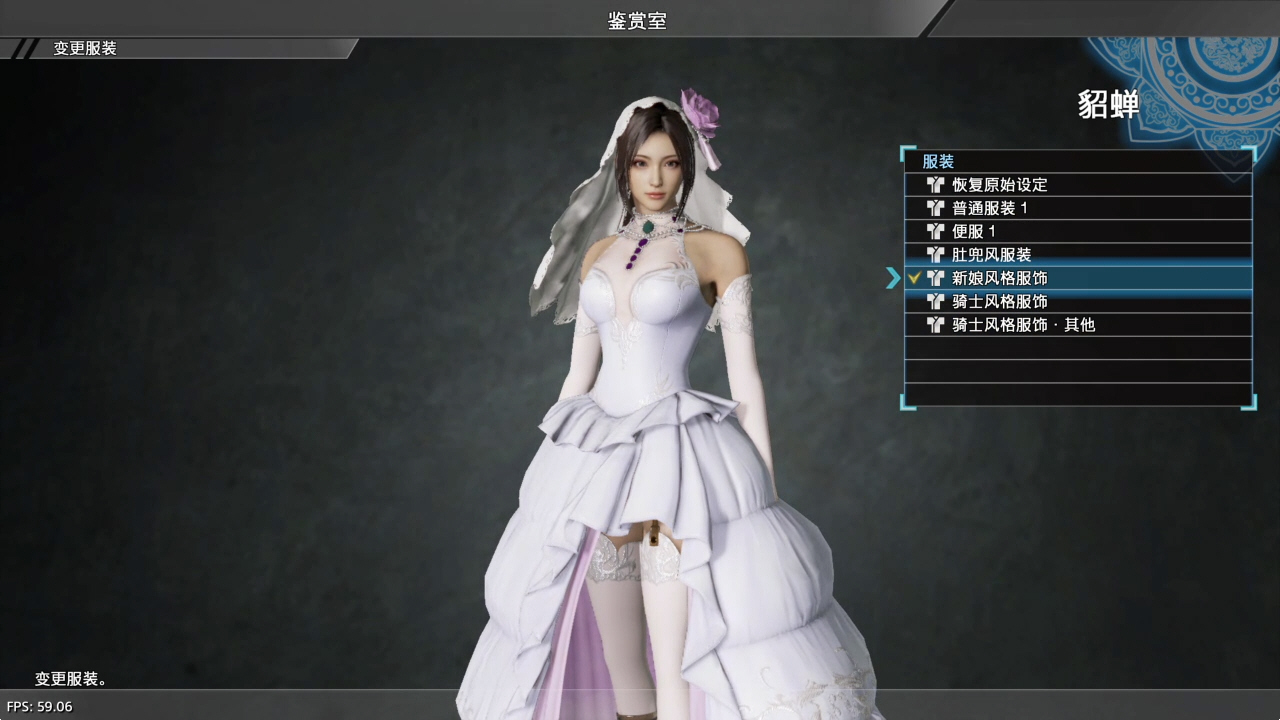
Task: Select the 肚兜风服装 costume entry
Action: pyautogui.click(x=990, y=254)
